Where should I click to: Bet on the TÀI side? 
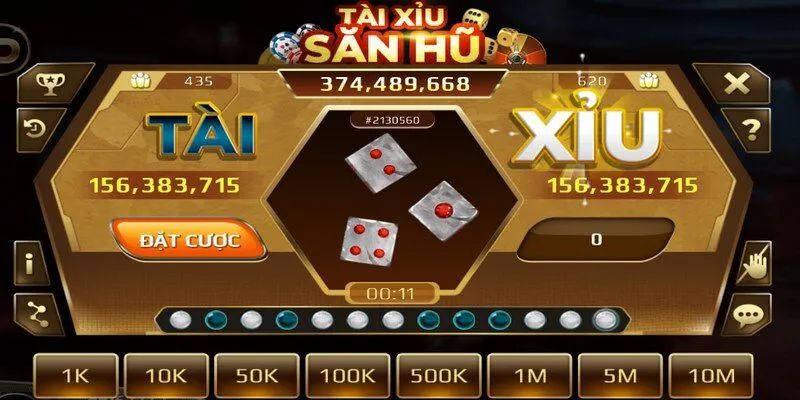click(x=200, y=135)
